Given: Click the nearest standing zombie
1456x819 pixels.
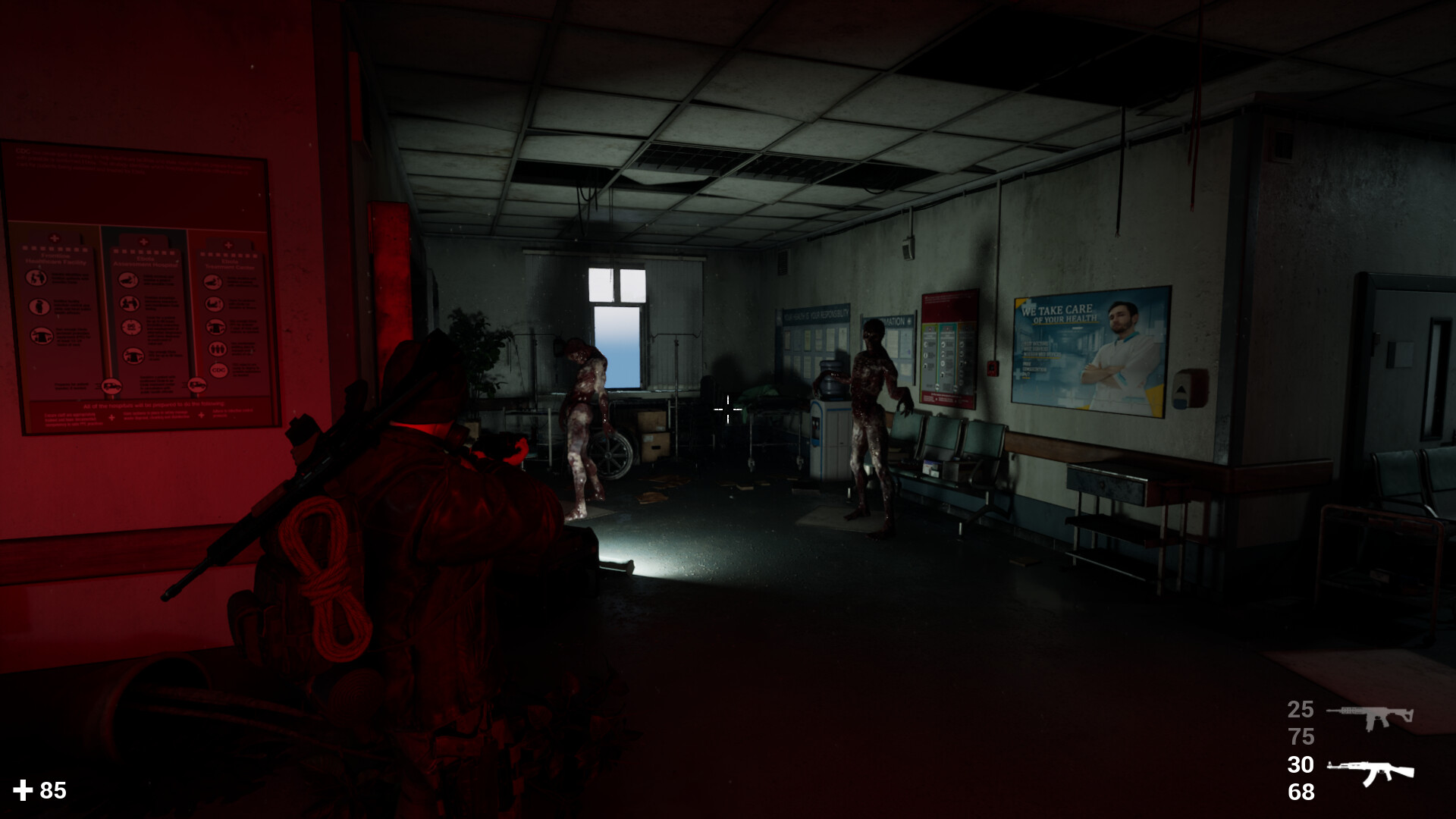Looking at the screenshot, I should (x=872, y=409).
